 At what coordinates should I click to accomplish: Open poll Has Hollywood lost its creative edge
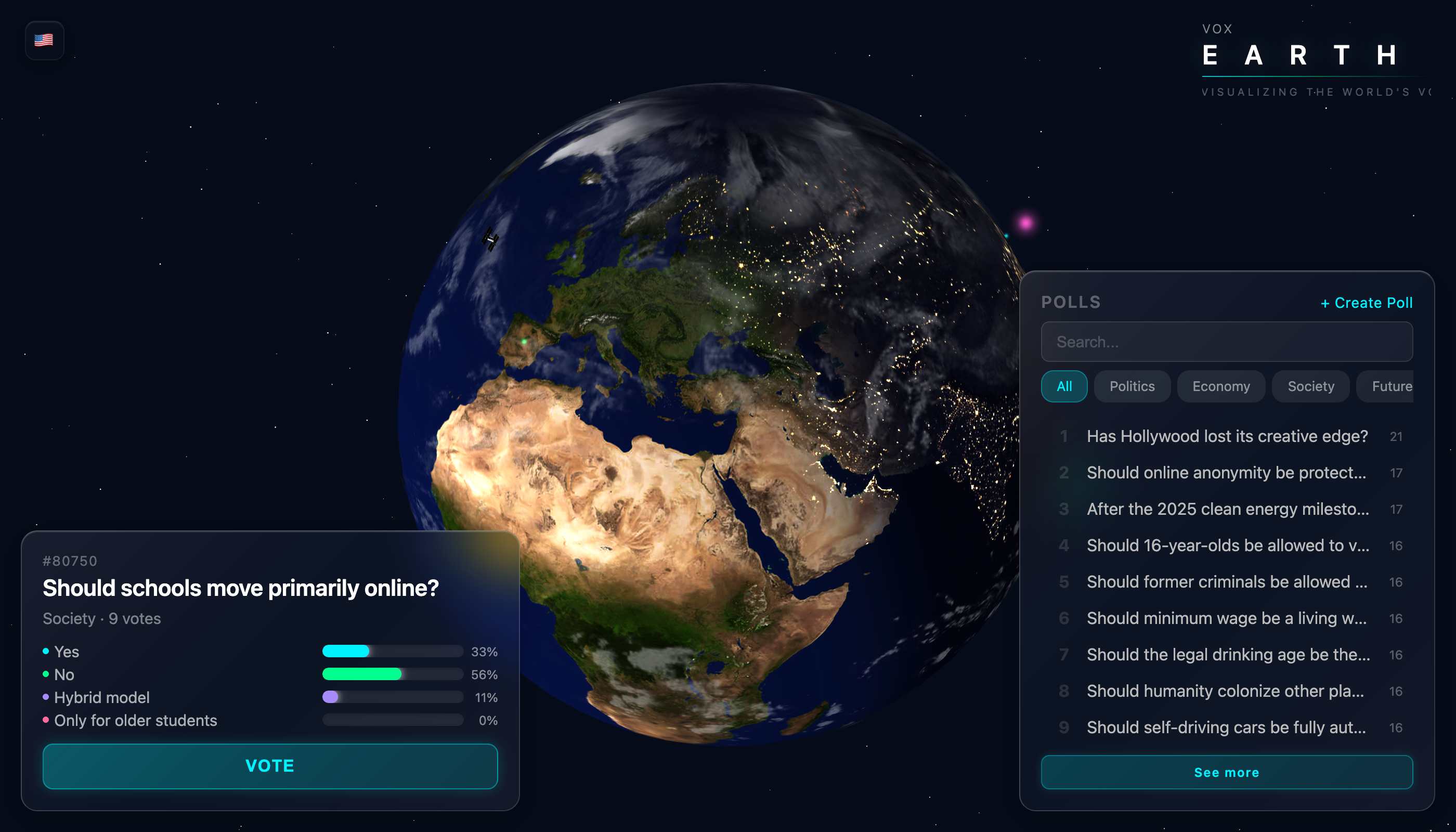pos(1227,436)
